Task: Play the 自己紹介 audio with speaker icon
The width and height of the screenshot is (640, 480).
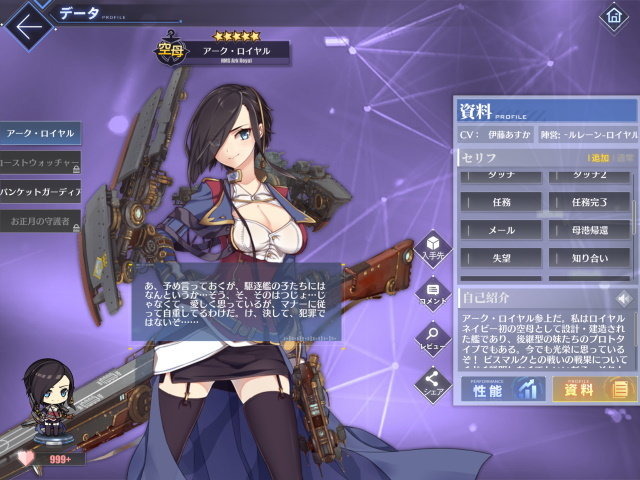Action: point(624,298)
